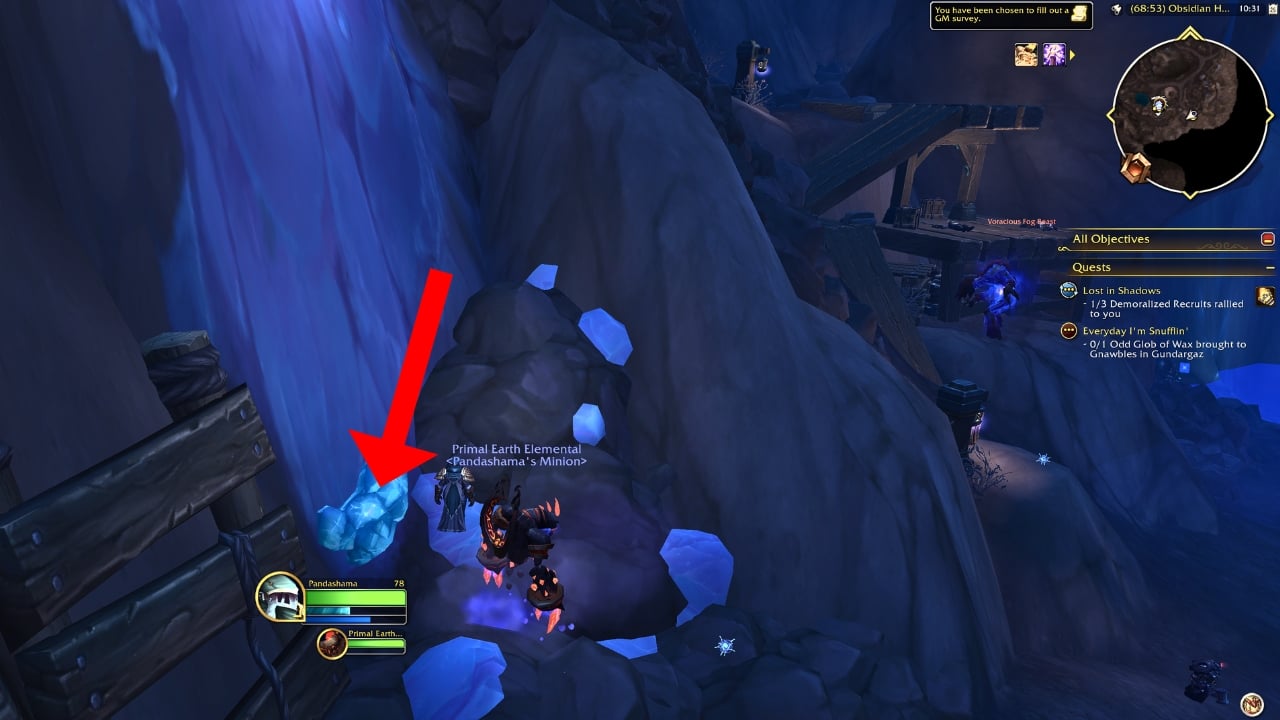This screenshot has height=720, width=1280.
Task: Click the food buff icon
Action: pos(1026,55)
